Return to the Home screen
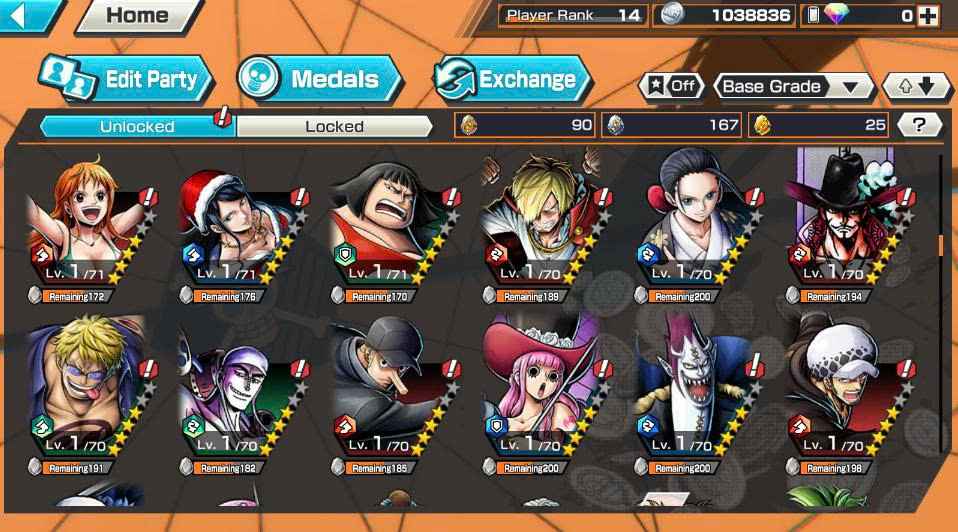 [138, 15]
